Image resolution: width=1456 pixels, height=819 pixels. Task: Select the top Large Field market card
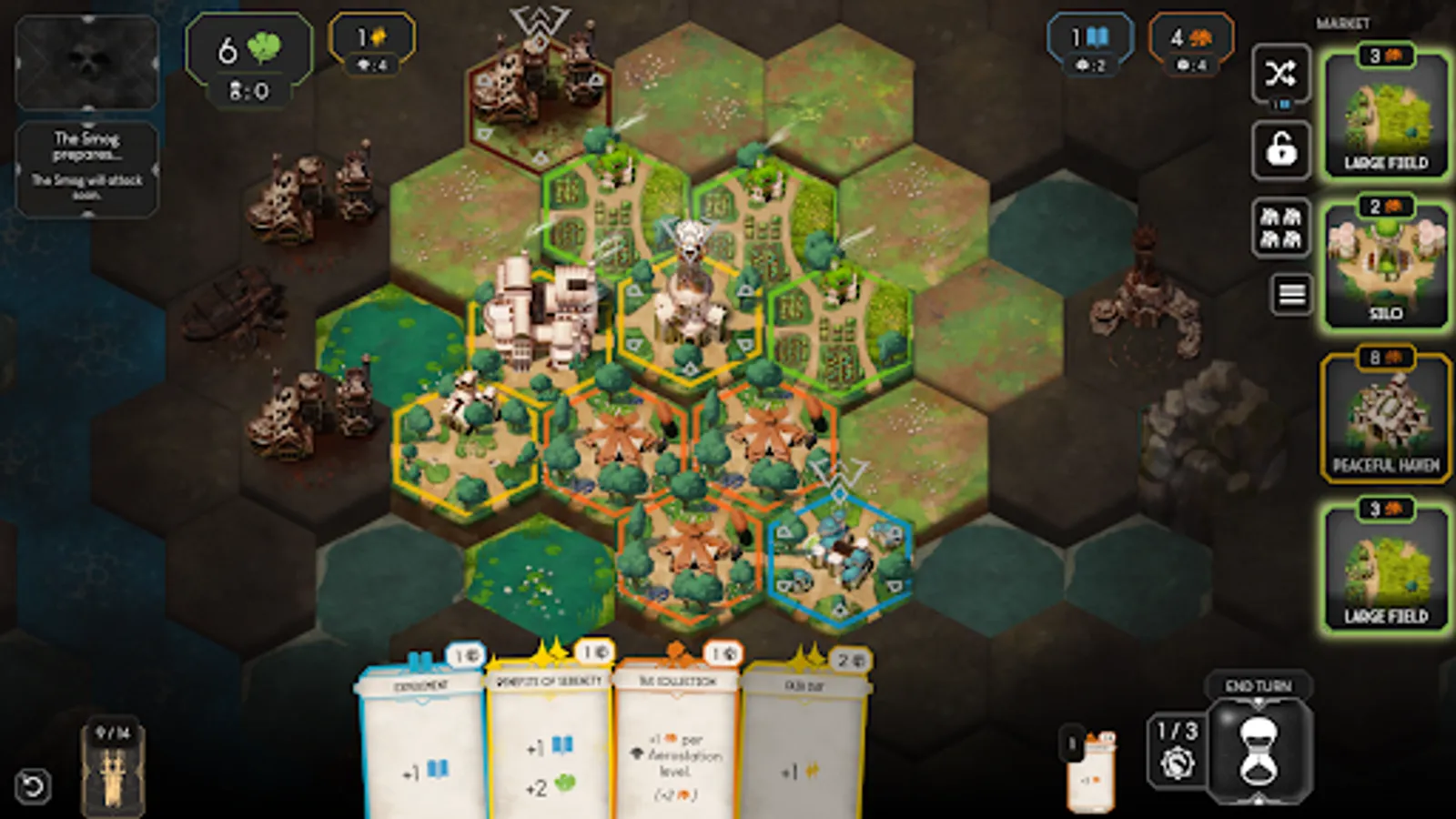(1384, 114)
